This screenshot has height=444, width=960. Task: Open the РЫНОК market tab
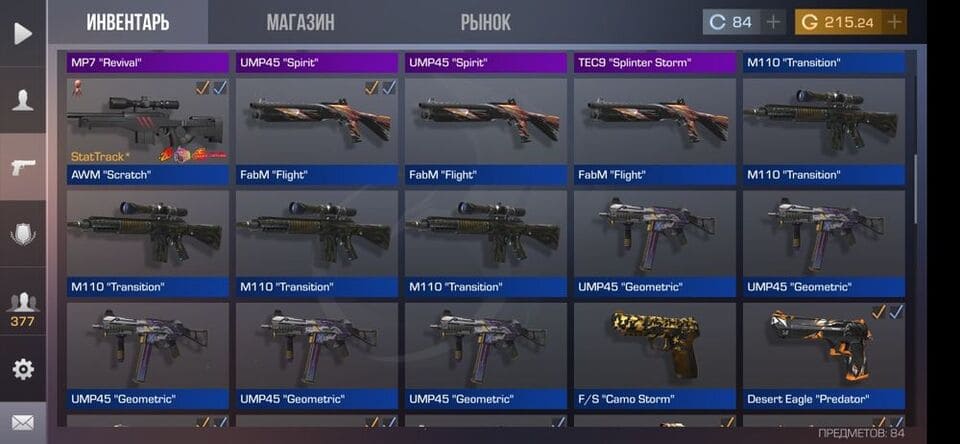485,22
